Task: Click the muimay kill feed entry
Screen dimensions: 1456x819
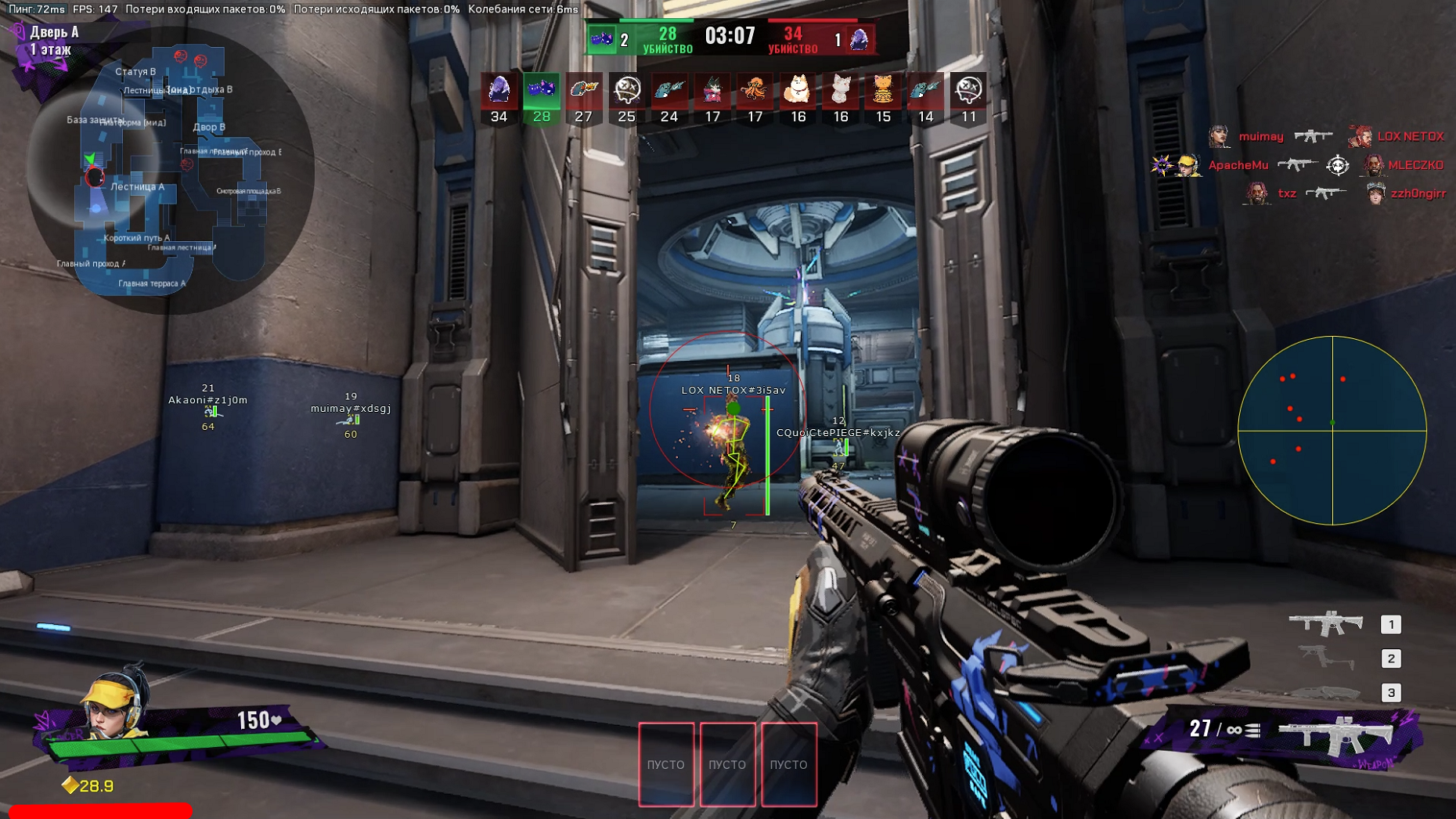Action: pos(1260,136)
